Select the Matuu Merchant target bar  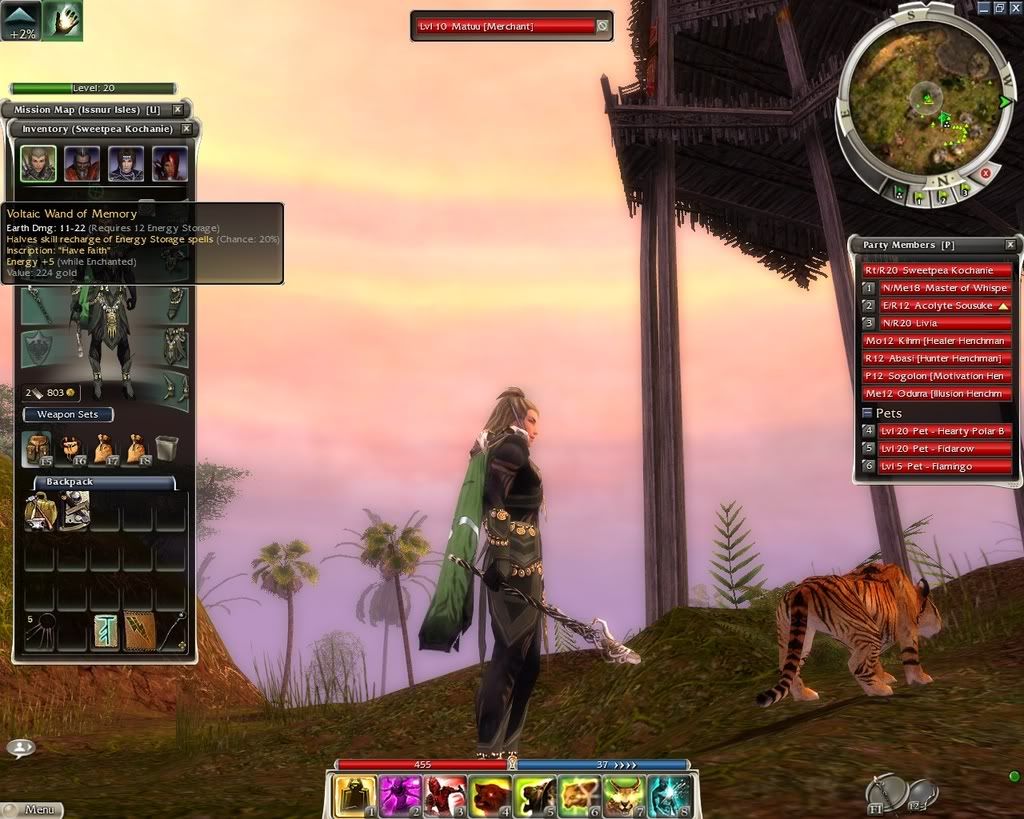(504, 26)
